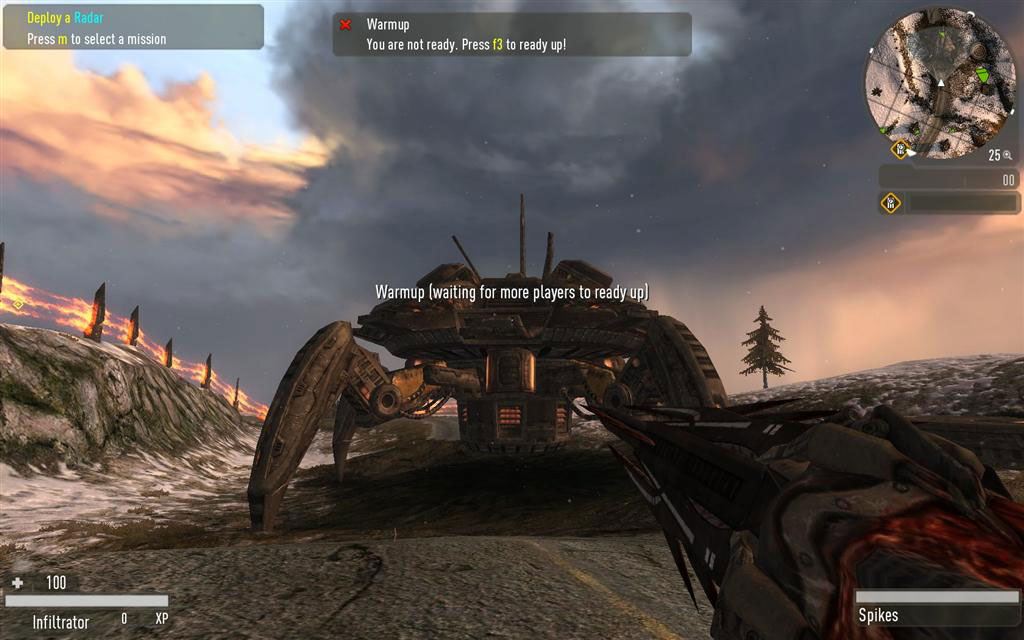The width and height of the screenshot is (1024, 640).
Task: Click the objective icon beside the lower bar
Action: tap(890, 203)
